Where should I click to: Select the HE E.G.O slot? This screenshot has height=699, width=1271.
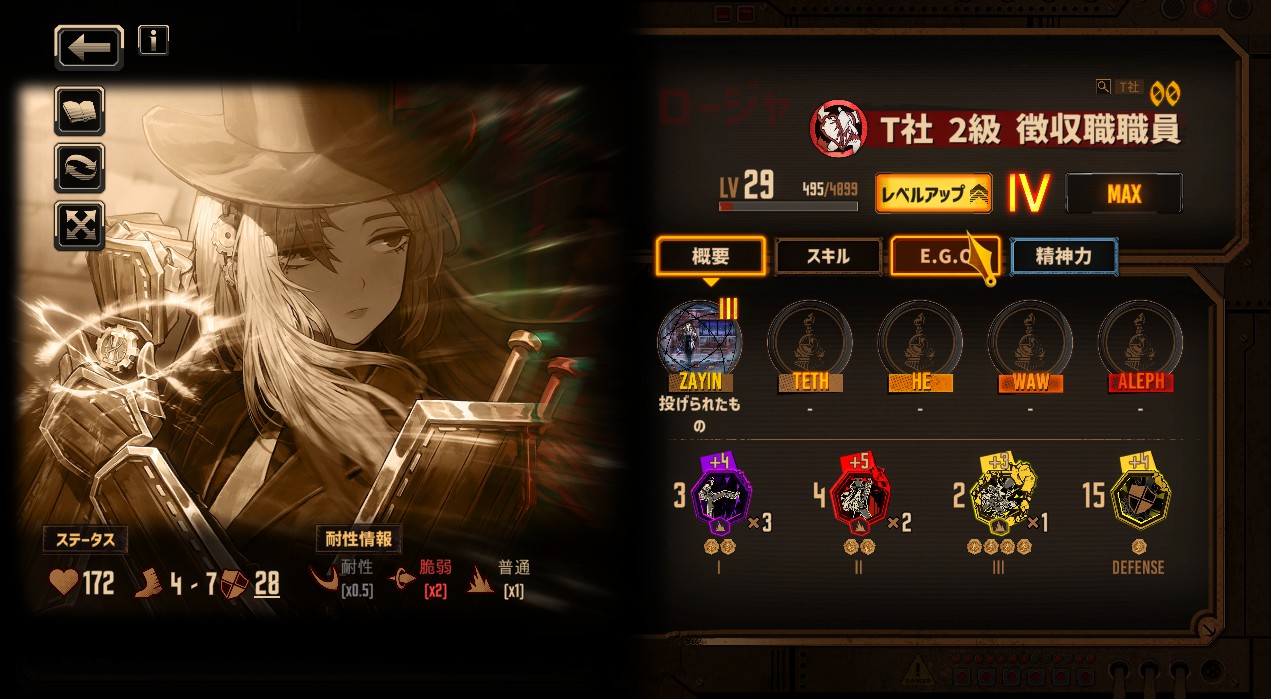(x=919, y=340)
